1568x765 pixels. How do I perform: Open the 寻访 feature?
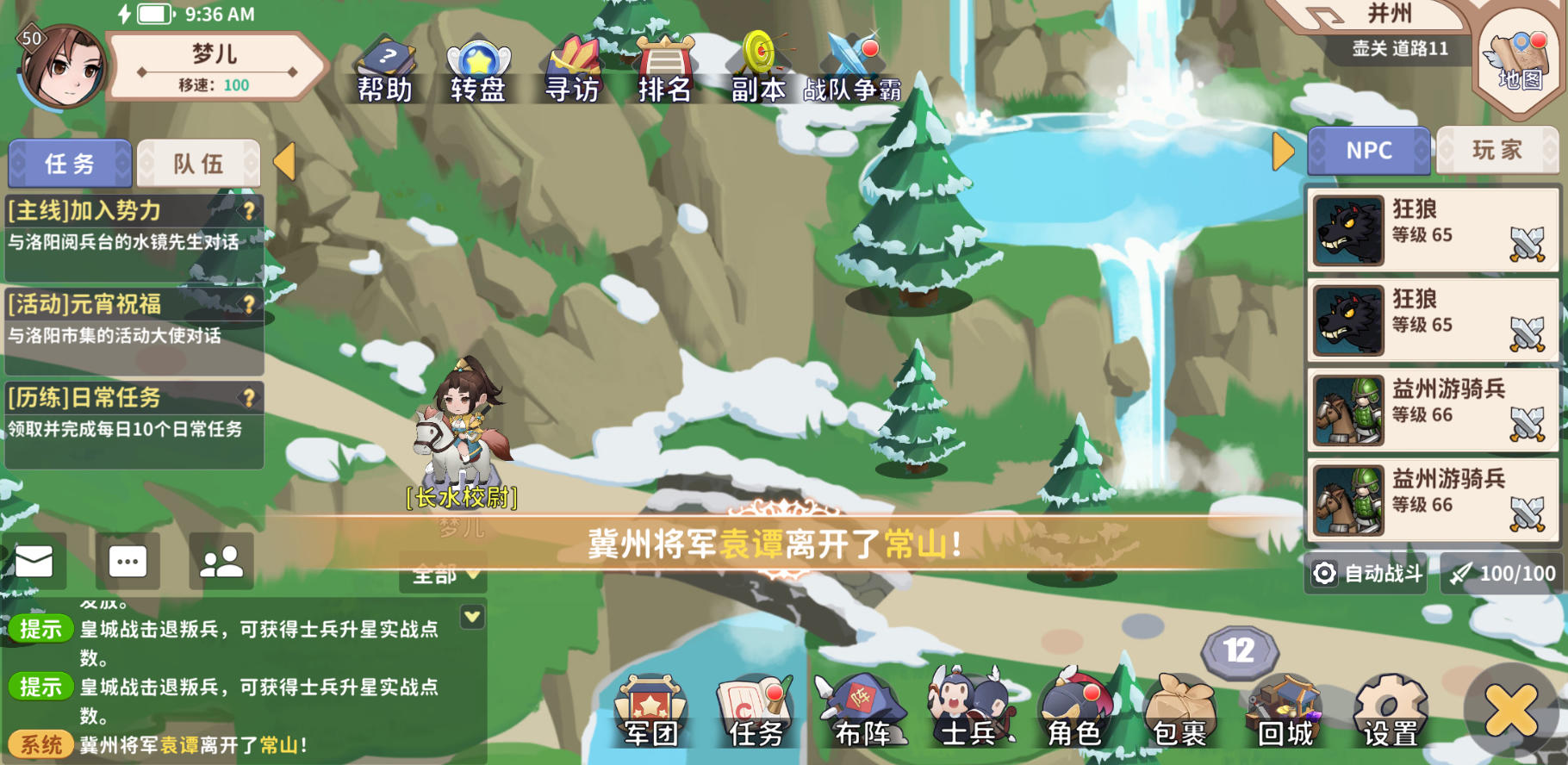click(x=574, y=65)
